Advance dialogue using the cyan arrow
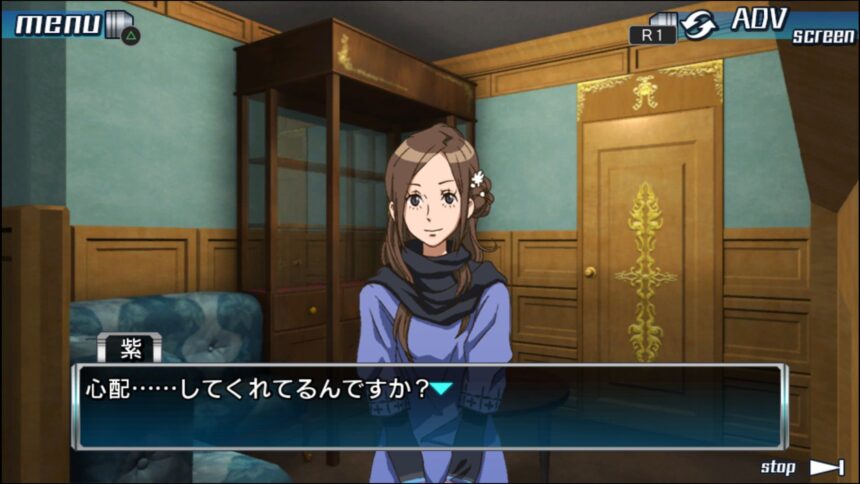The image size is (860, 484). point(442,388)
